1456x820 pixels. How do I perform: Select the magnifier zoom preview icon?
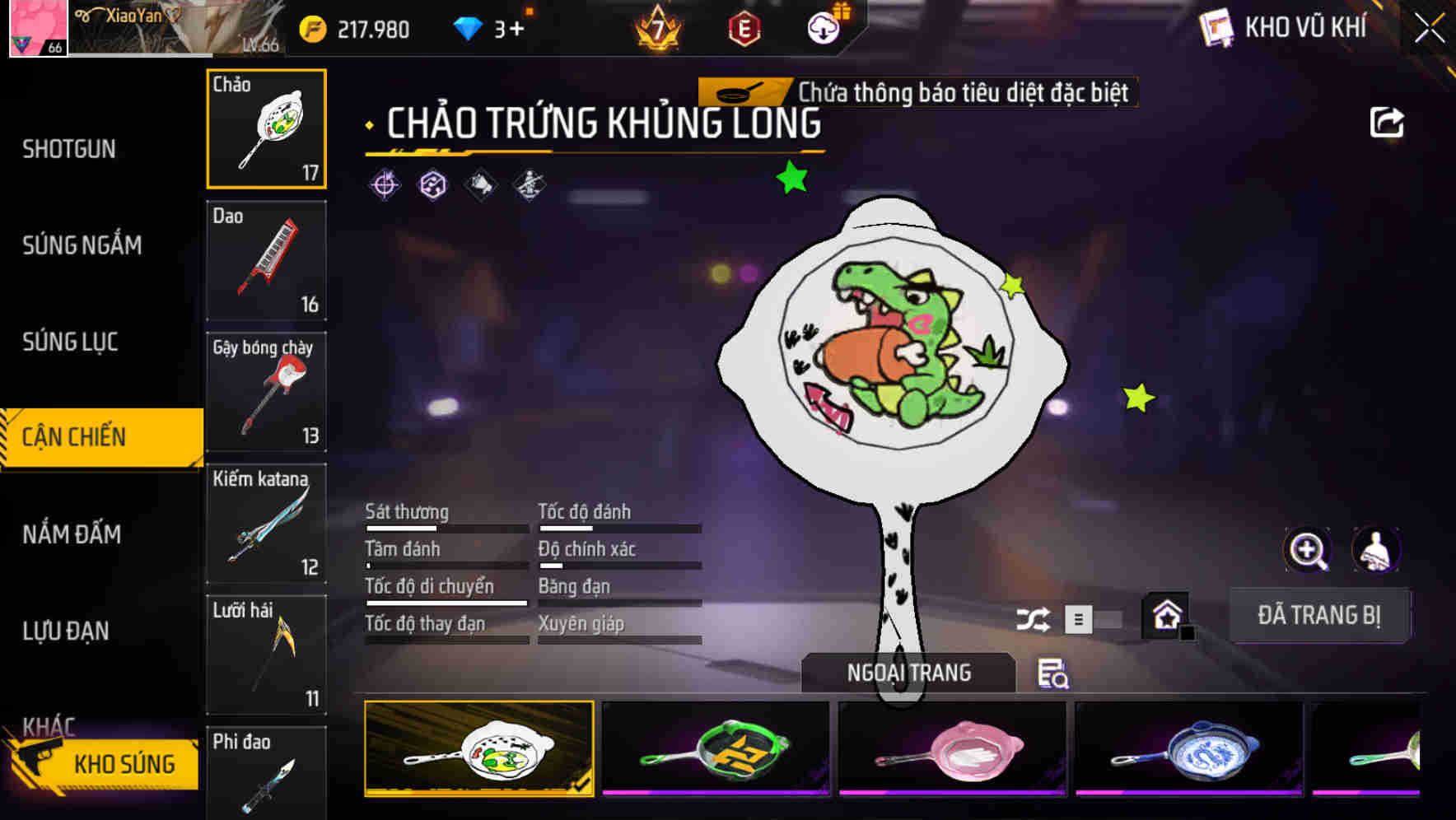[x=1308, y=549]
